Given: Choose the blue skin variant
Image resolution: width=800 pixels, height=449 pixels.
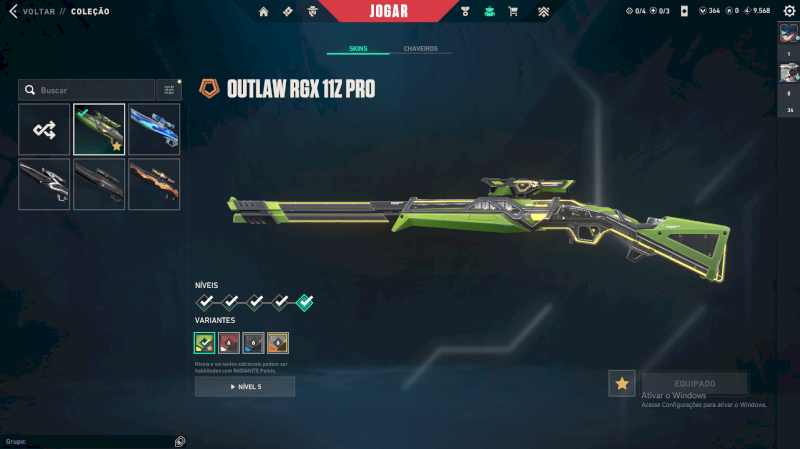Looking at the screenshot, I should tap(253, 343).
